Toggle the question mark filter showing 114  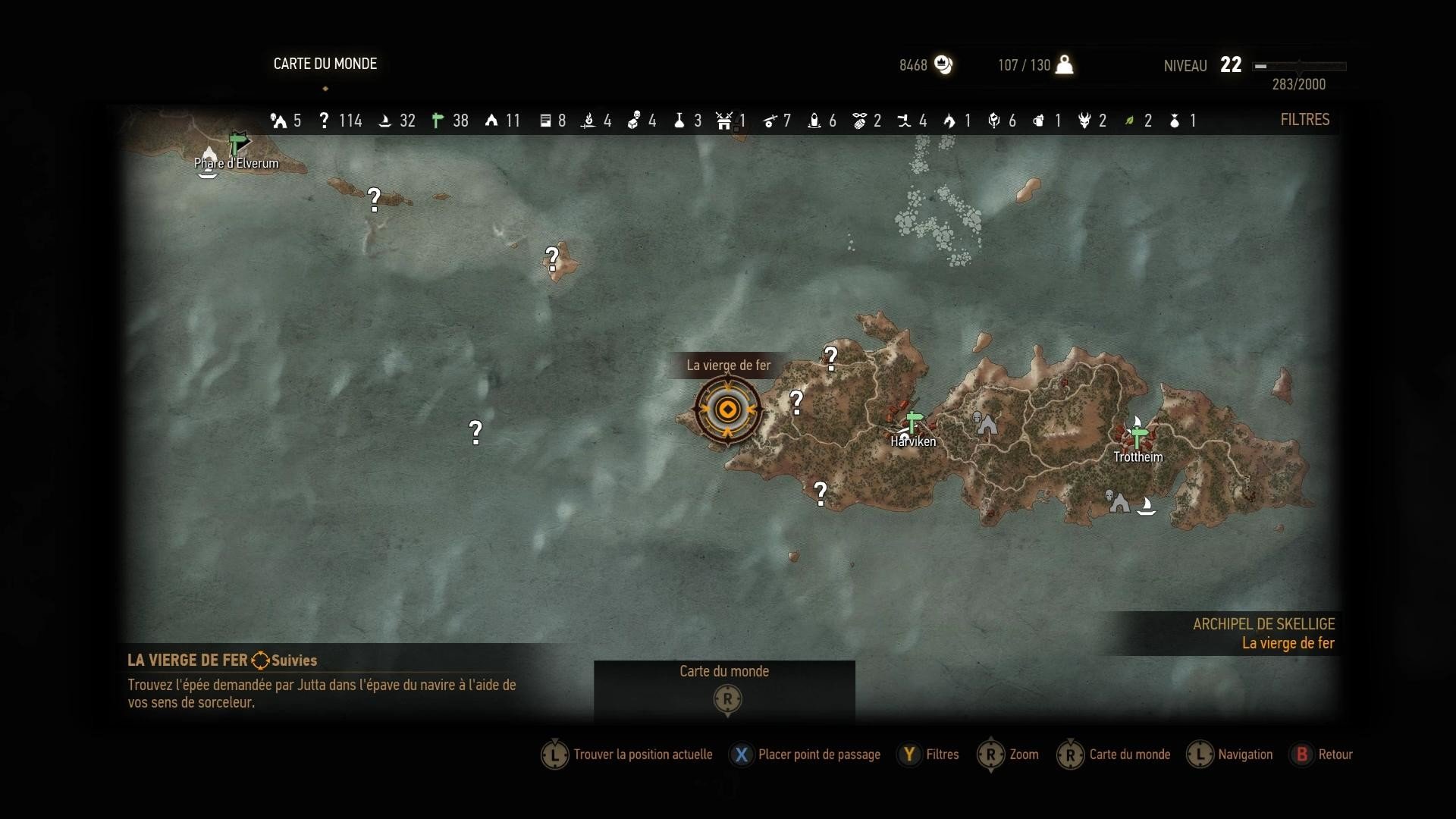pos(325,120)
